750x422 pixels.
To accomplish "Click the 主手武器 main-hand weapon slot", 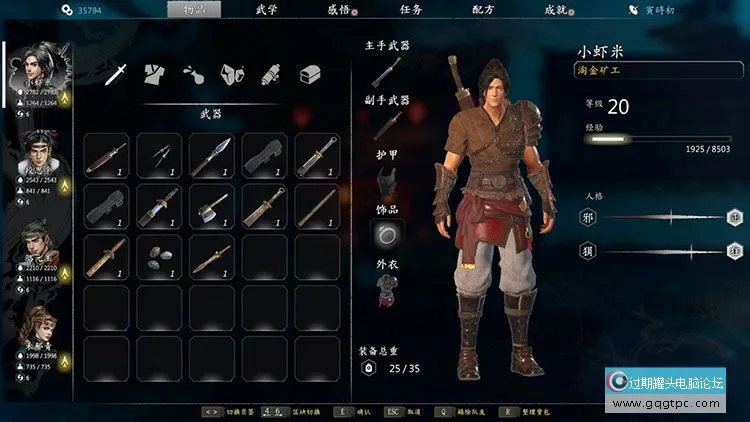I will click(x=387, y=70).
